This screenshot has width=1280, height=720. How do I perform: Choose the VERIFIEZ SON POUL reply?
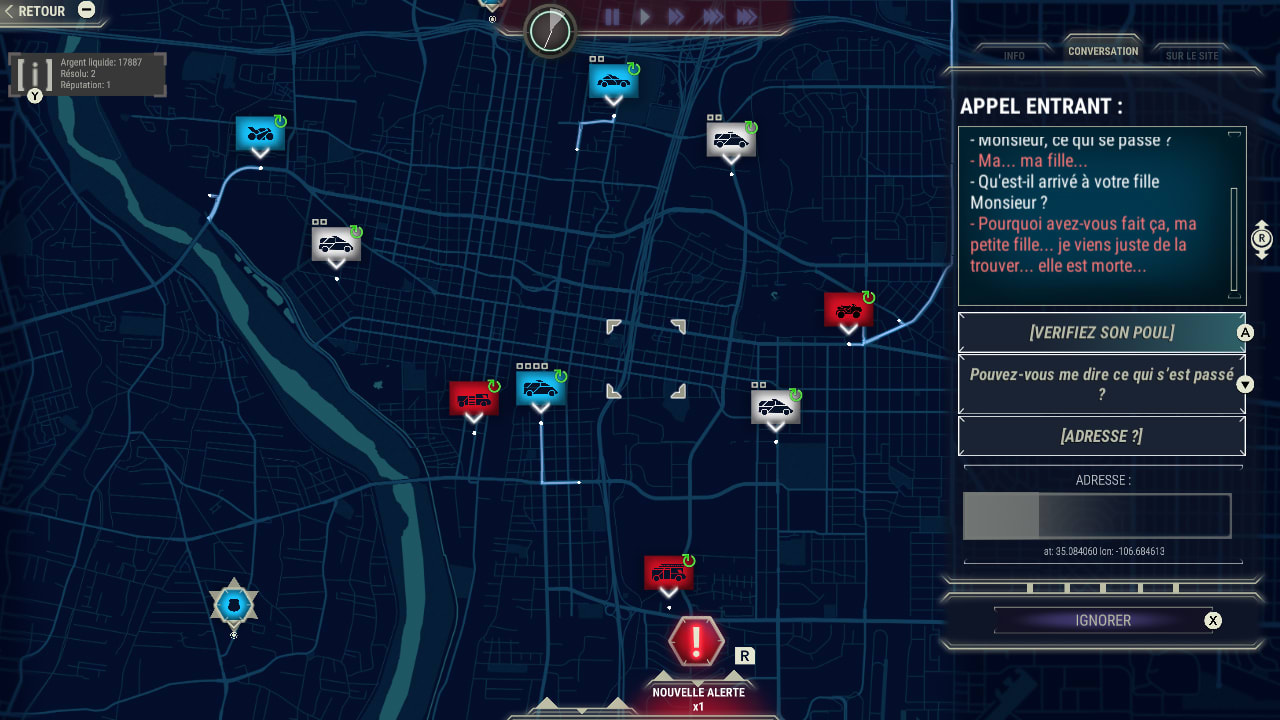[1101, 332]
